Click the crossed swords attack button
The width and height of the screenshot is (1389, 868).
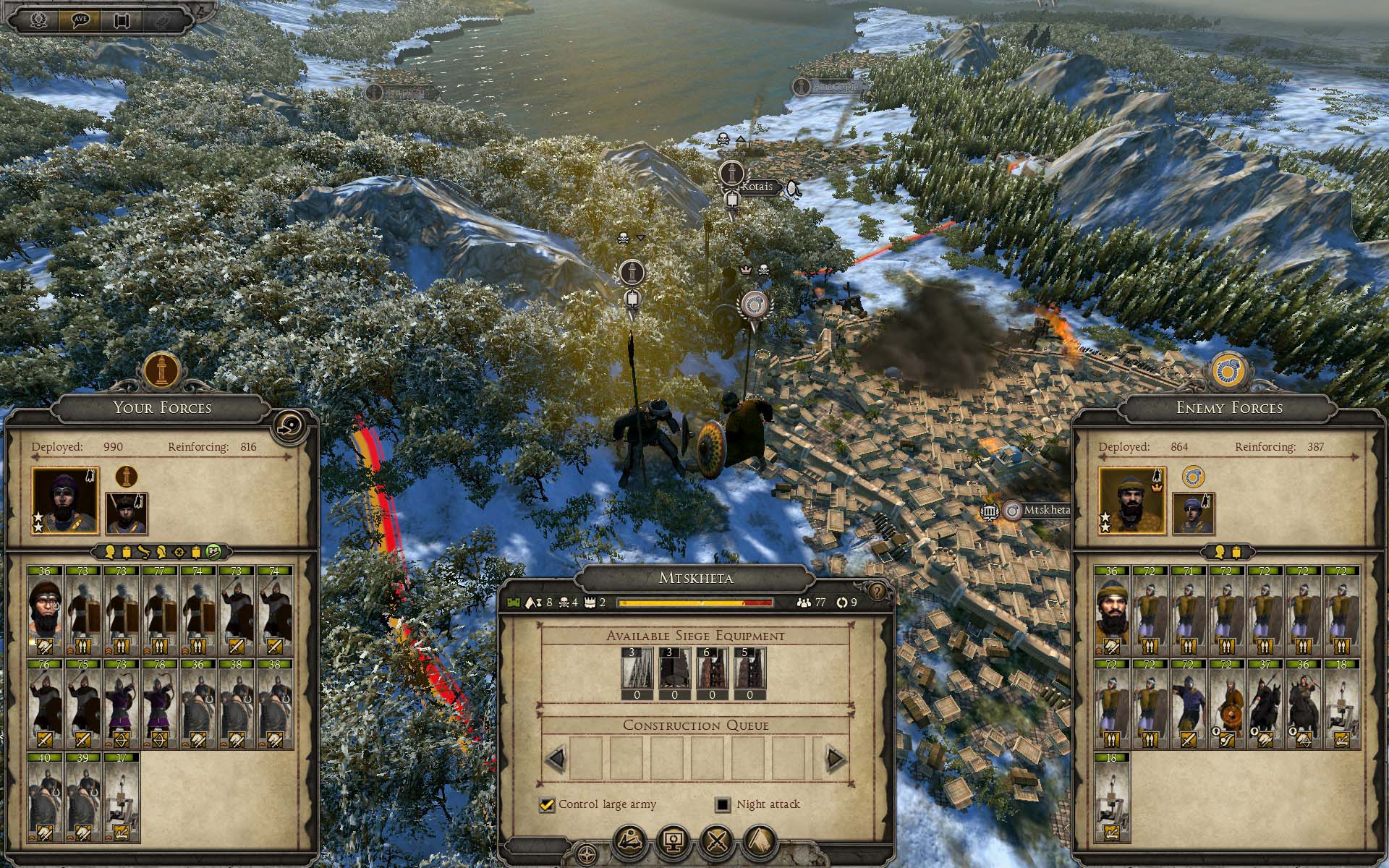click(x=717, y=842)
